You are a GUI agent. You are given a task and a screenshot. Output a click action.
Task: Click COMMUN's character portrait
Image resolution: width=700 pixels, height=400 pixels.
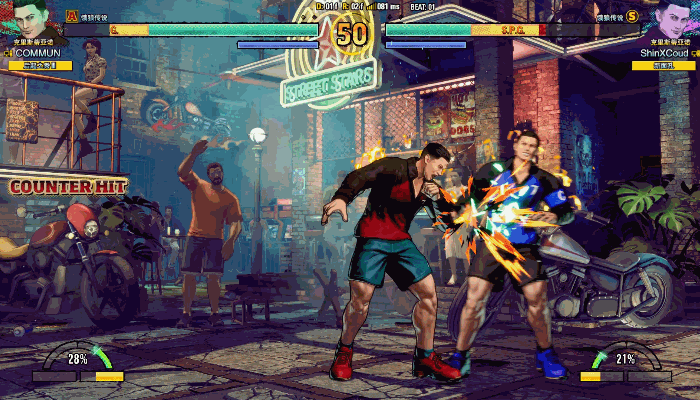tap(29, 18)
